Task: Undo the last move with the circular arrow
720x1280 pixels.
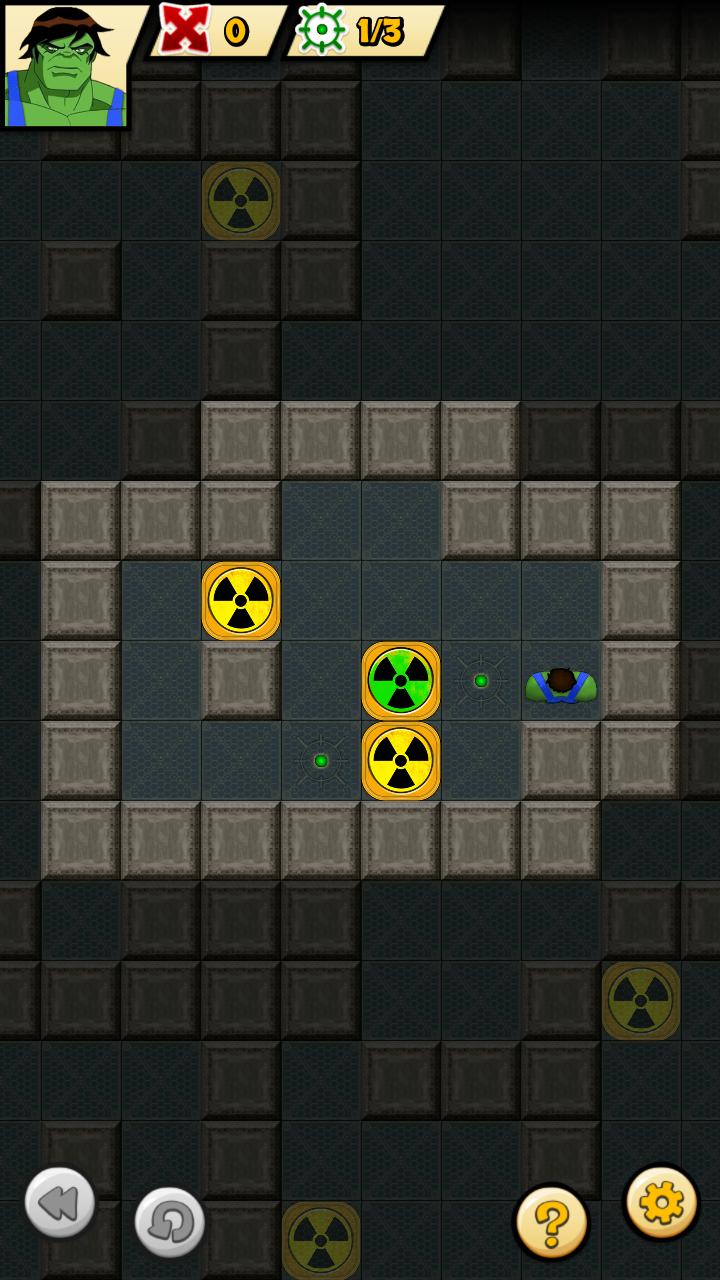Action: [x=169, y=1221]
